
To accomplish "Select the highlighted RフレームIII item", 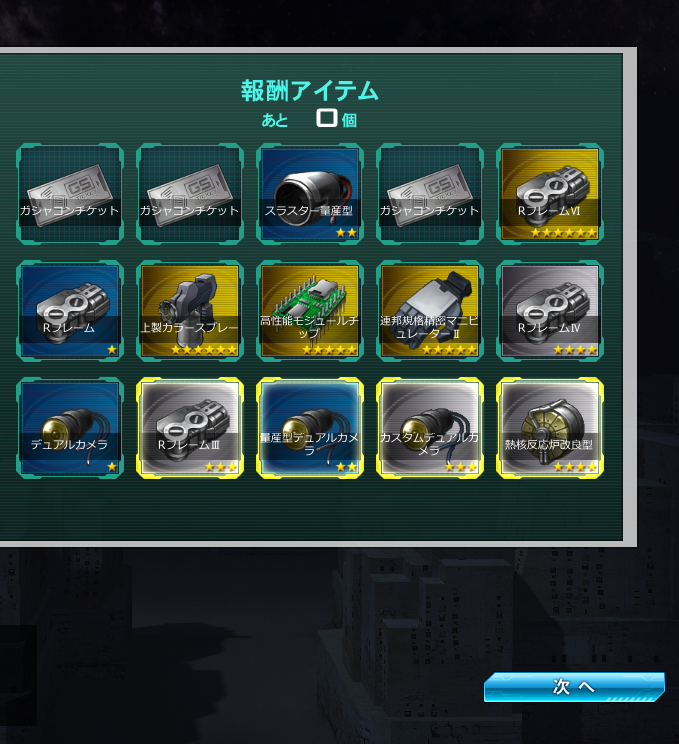I will 190,428.
